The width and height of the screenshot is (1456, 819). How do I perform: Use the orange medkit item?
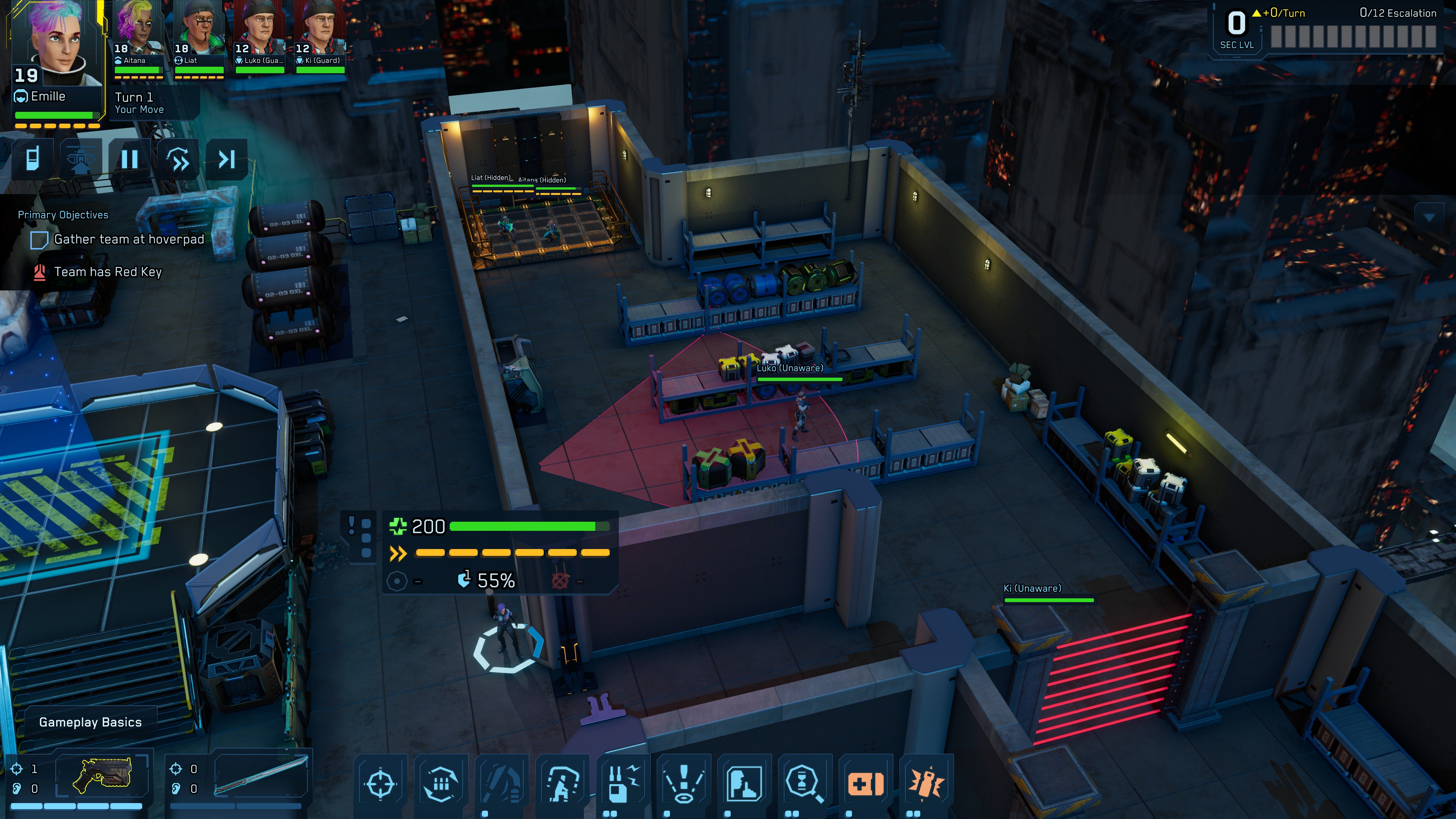click(x=865, y=783)
